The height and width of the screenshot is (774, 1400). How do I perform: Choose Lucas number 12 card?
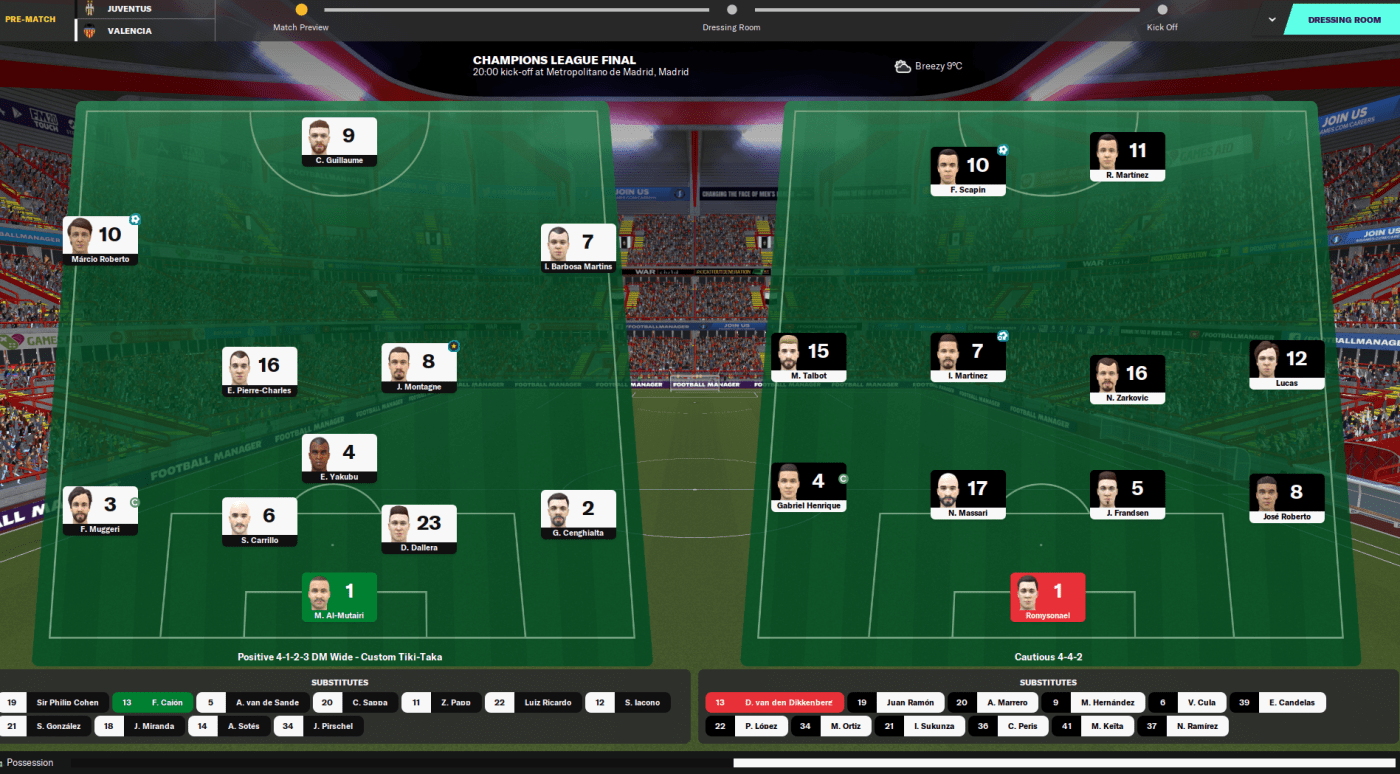coord(1286,364)
